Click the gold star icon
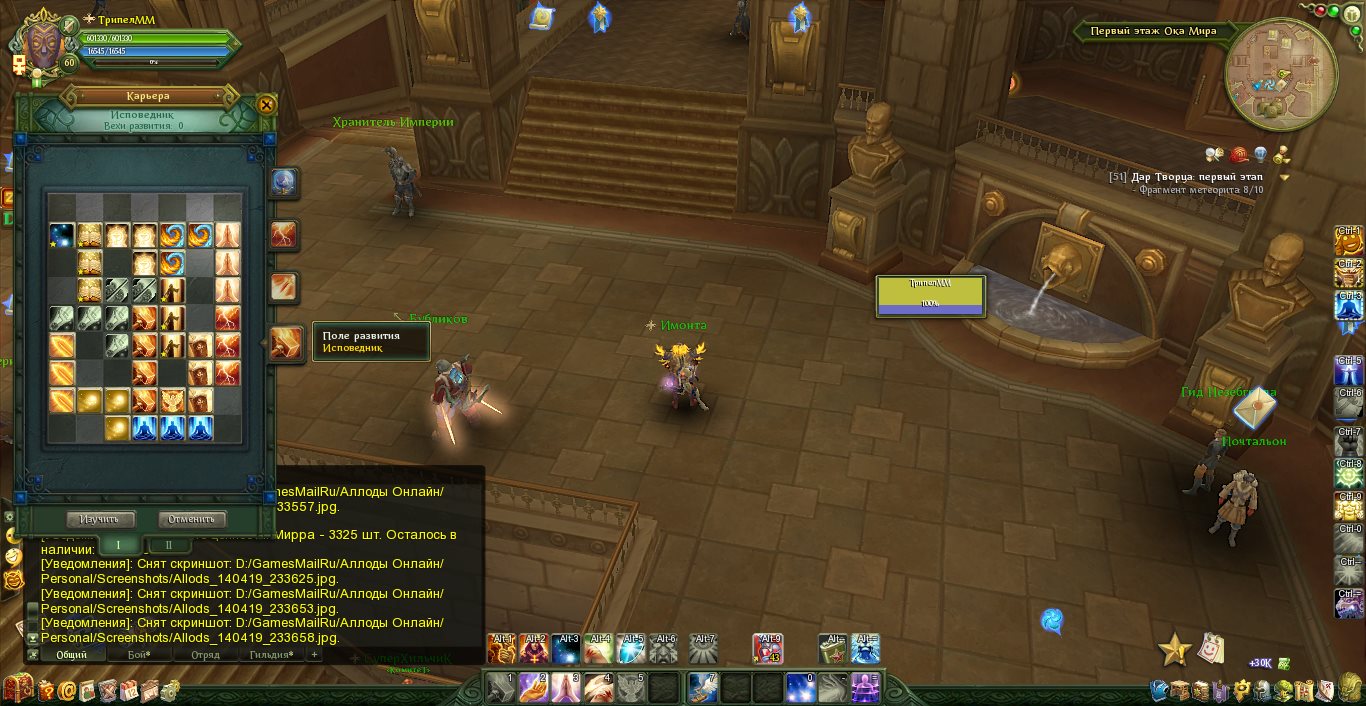Image resolution: width=1366 pixels, height=706 pixels. click(1173, 650)
